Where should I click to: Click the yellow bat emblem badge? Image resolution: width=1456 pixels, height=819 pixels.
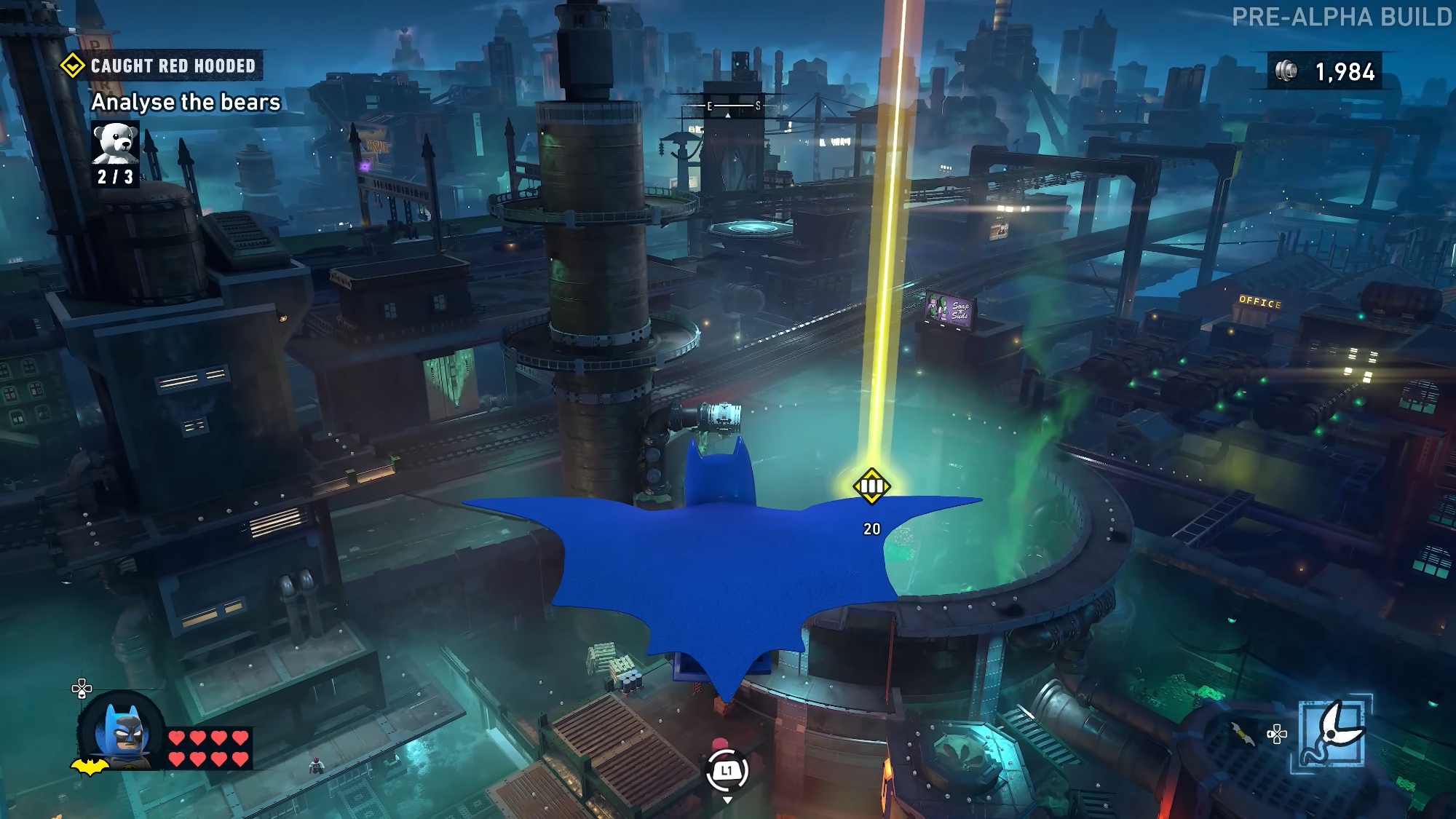[x=89, y=767]
